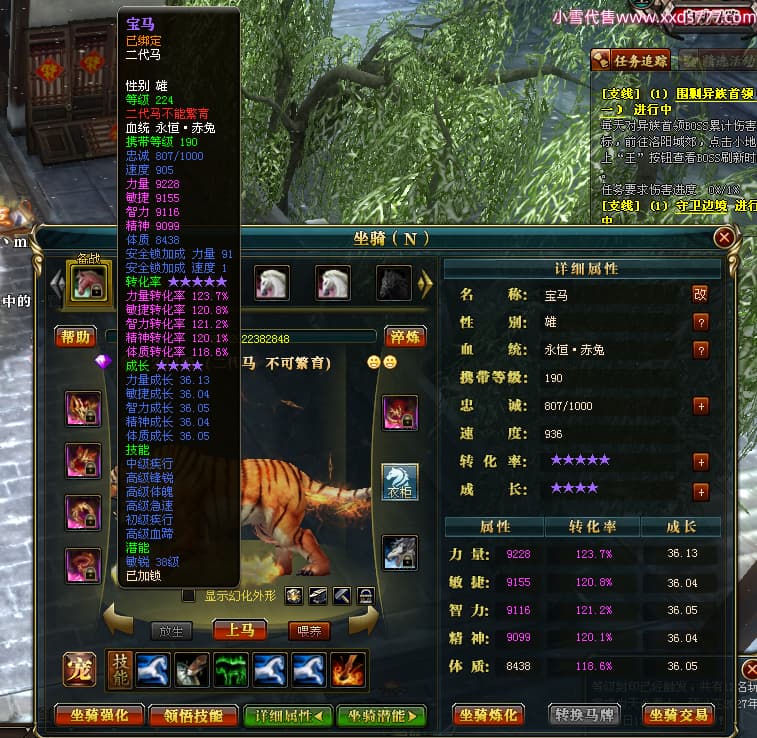Open the 淬炼 tempering button
The image size is (757, 738).
405,336
